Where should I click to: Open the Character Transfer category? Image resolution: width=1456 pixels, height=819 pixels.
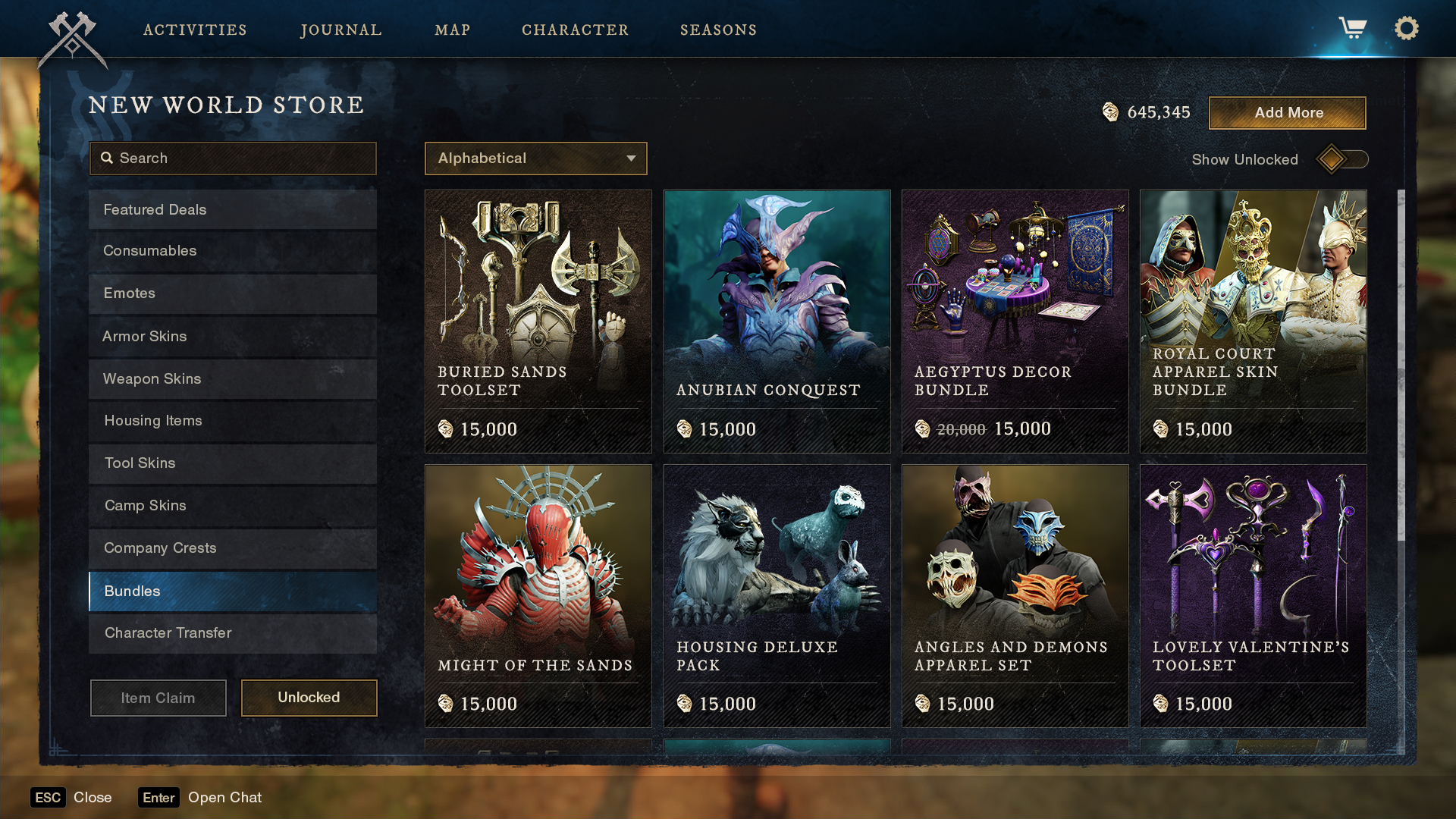232,633
